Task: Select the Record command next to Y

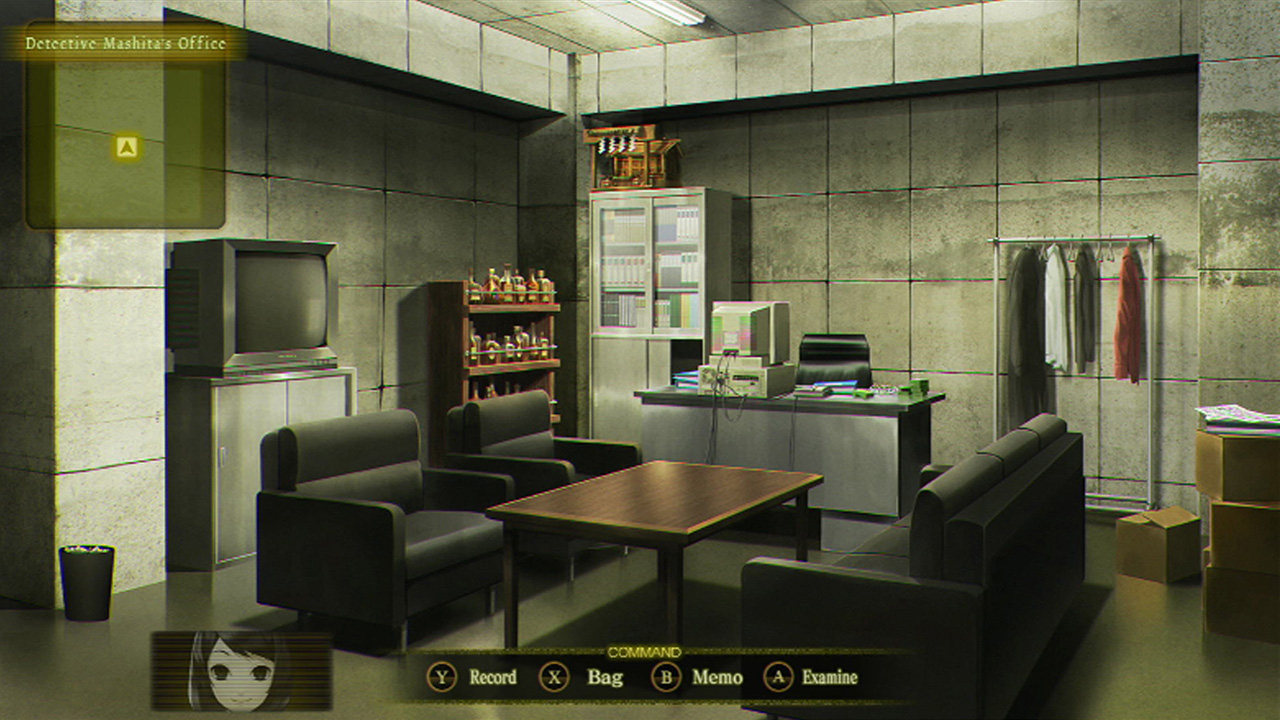Action: (x=490, y=677)
